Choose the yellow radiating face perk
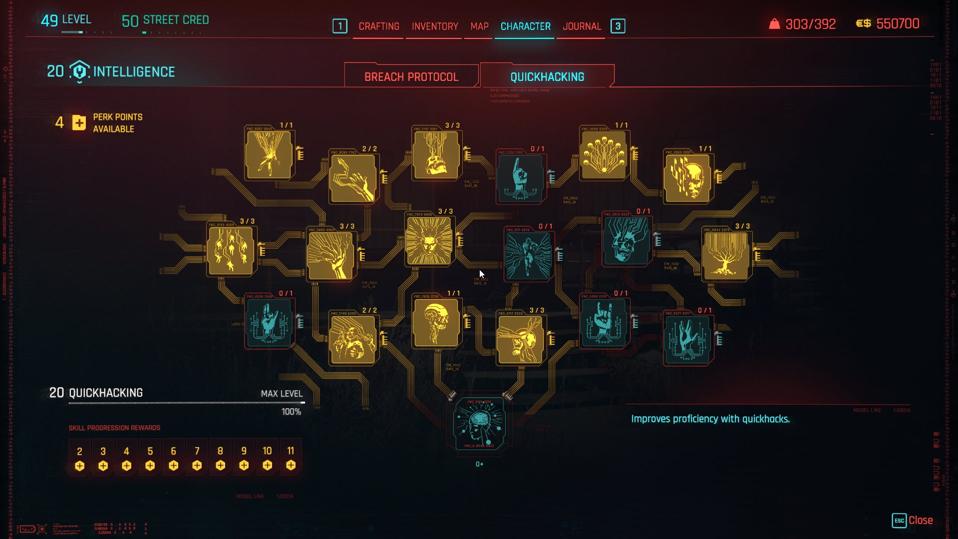The width and height of the screenshot is (958, 539). [430, 239]
